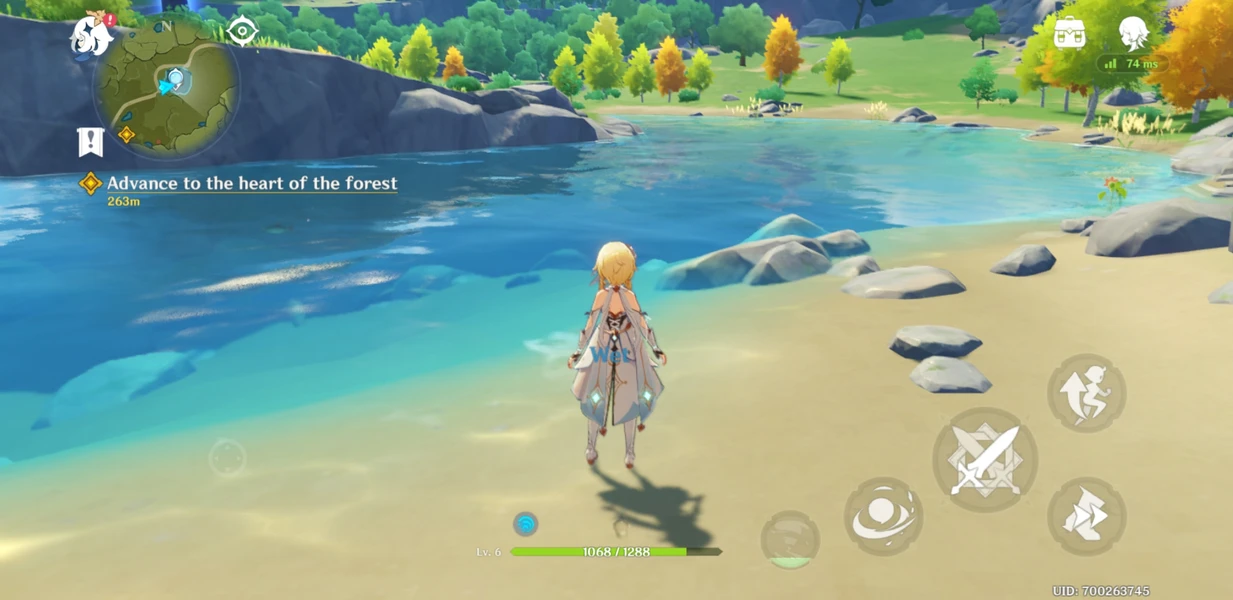Screen dimensions: 1233x600
Task: Tap the blue elemental sight icon
Action: [525, 523]
